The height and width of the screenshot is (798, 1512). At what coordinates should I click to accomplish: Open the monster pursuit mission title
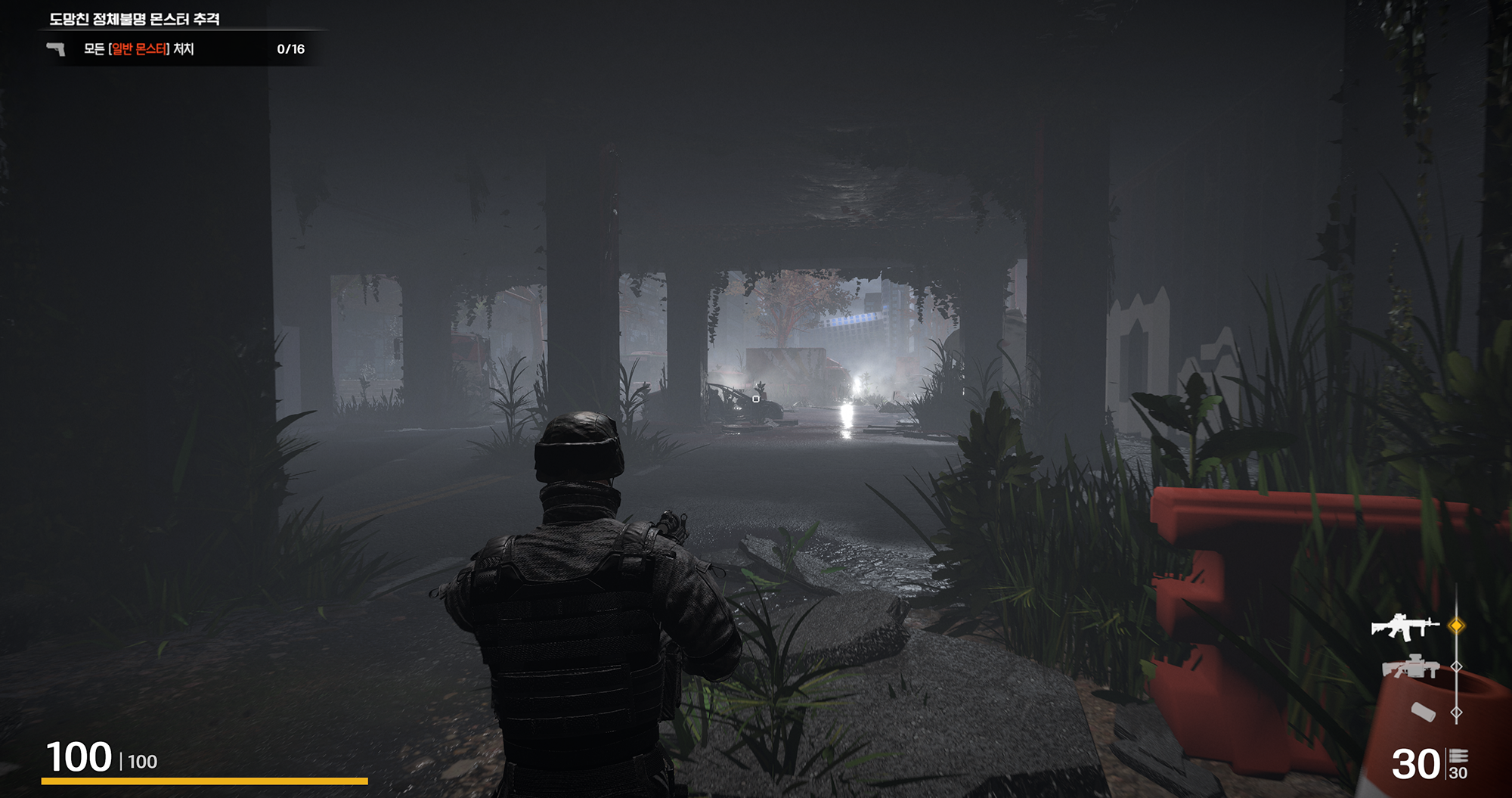135,19
